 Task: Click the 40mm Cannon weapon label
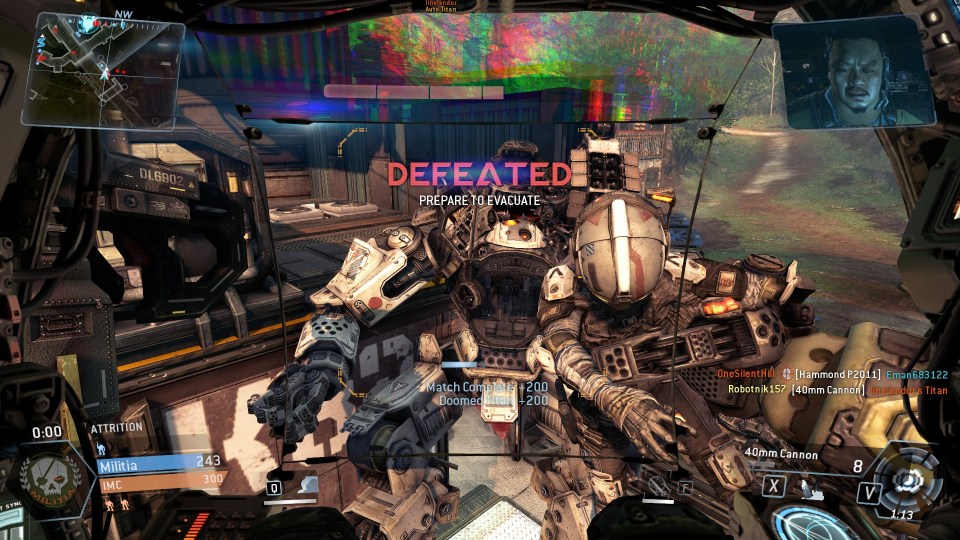pos(781,455)
